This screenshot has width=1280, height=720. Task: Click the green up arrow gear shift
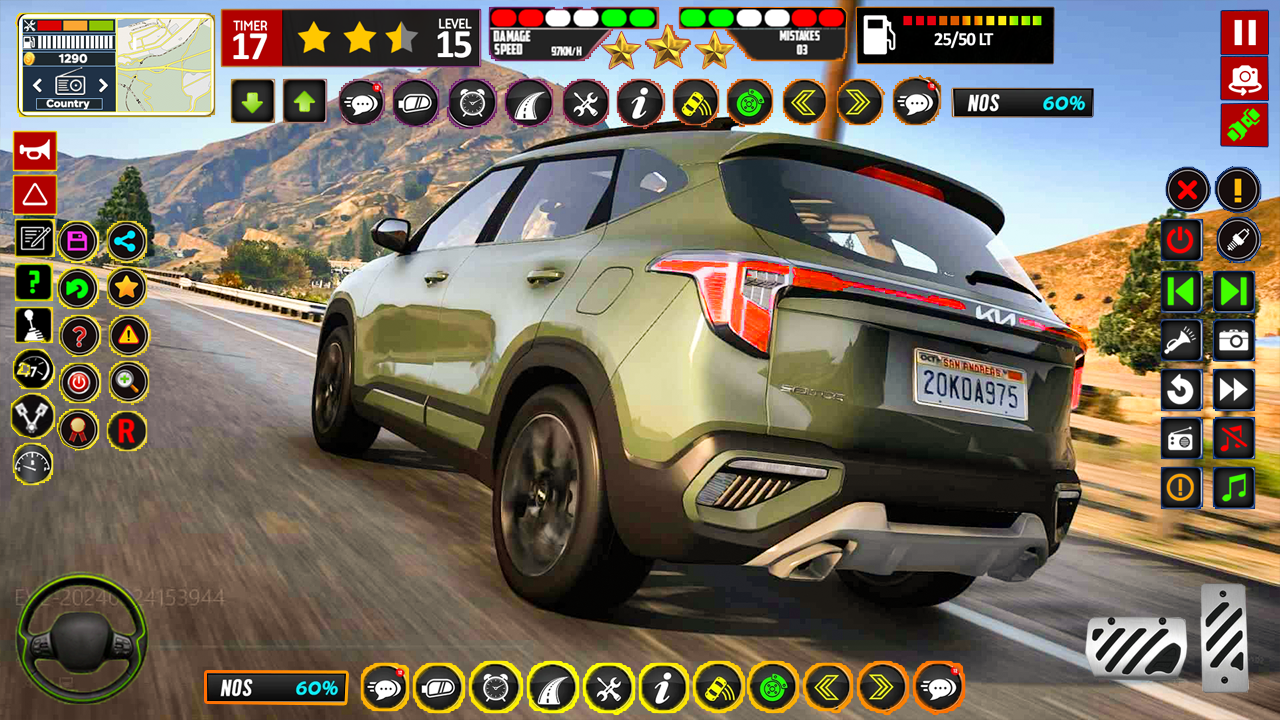[x=304, y=102]
